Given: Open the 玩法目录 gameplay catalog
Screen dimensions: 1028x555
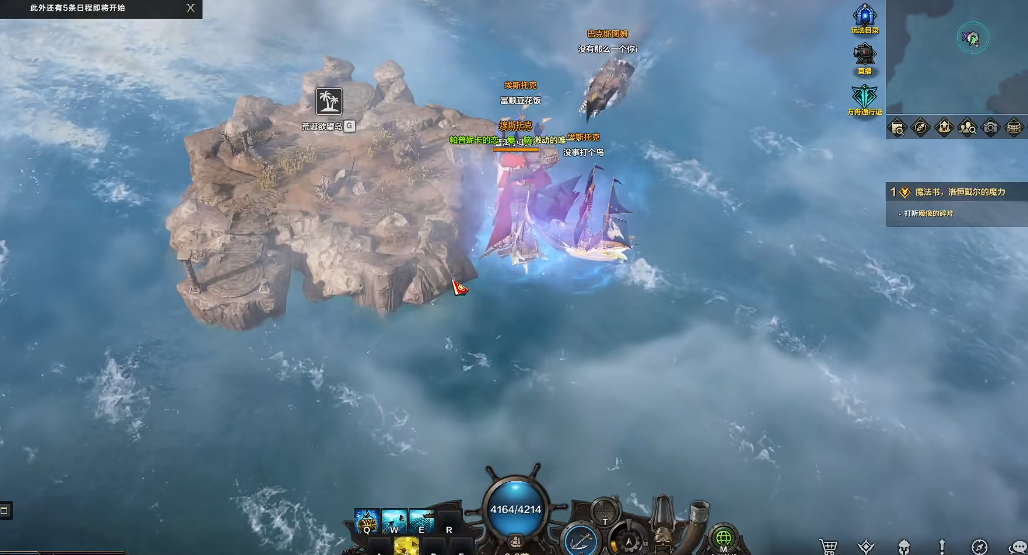Looking at the screenshot, I should click(865, 17).
